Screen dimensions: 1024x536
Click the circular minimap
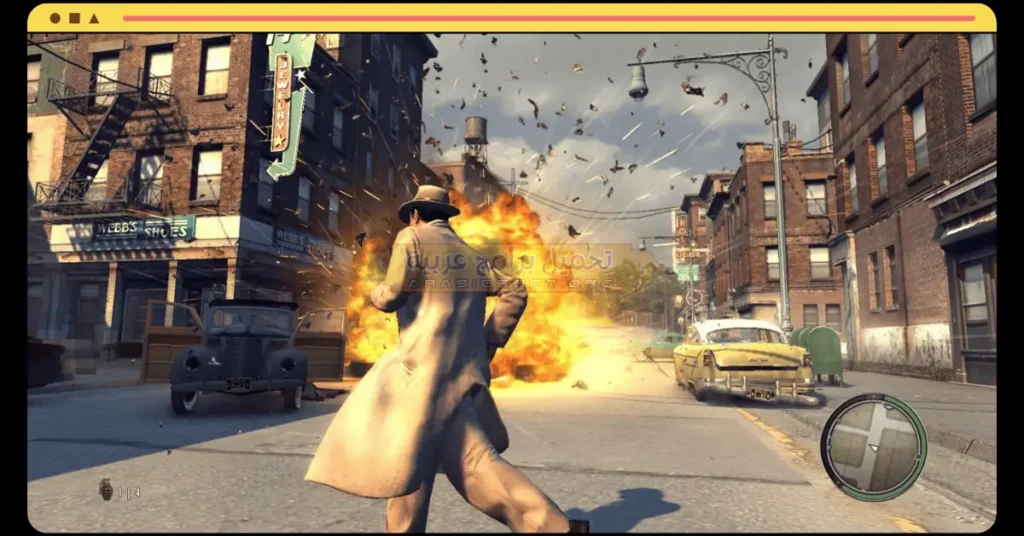click(x=873, y=446)
